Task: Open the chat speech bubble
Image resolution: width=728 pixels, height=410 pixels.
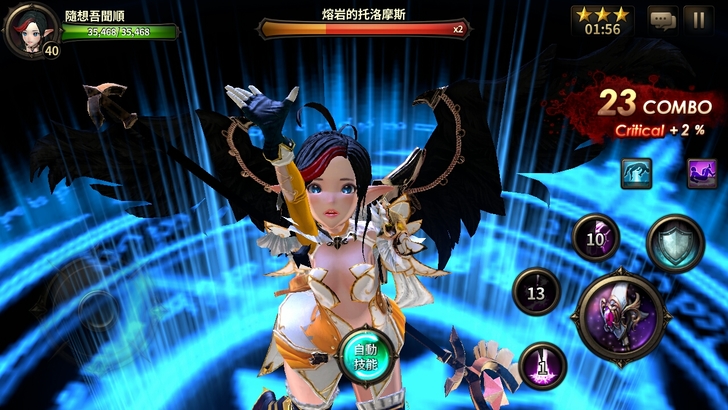Action: click(662, 19)
